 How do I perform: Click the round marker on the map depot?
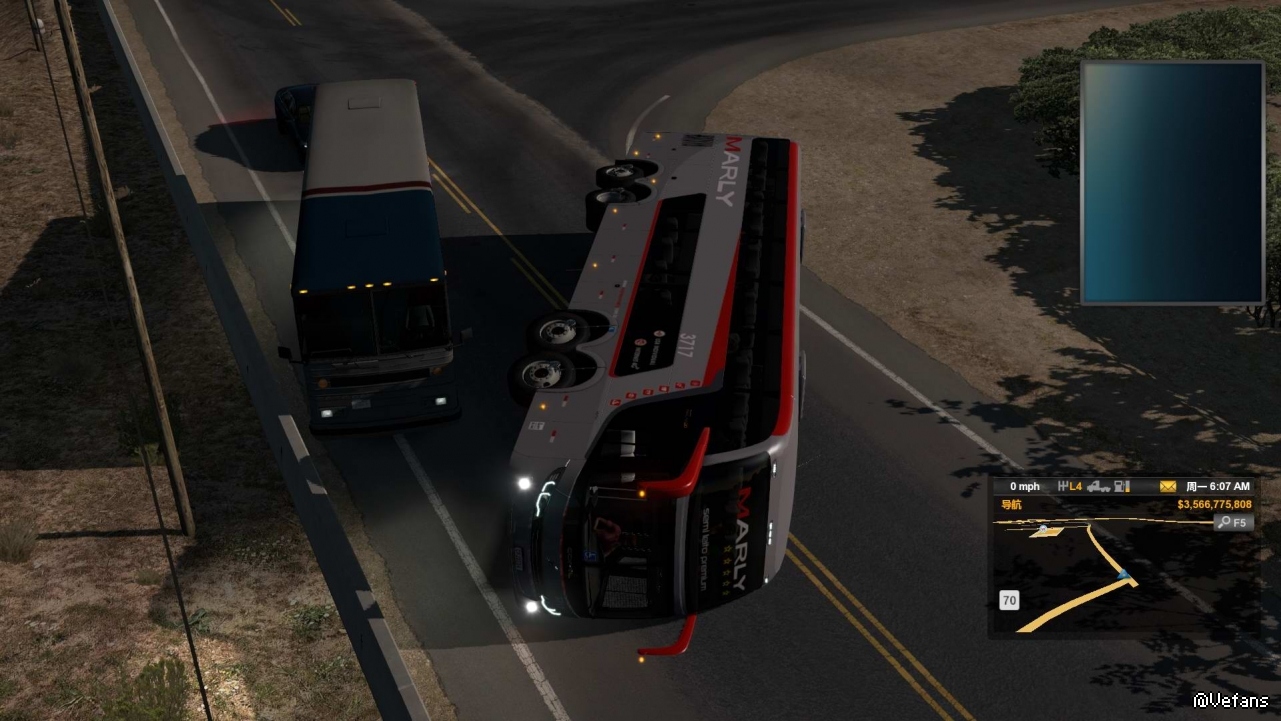tap(1044, 529)
